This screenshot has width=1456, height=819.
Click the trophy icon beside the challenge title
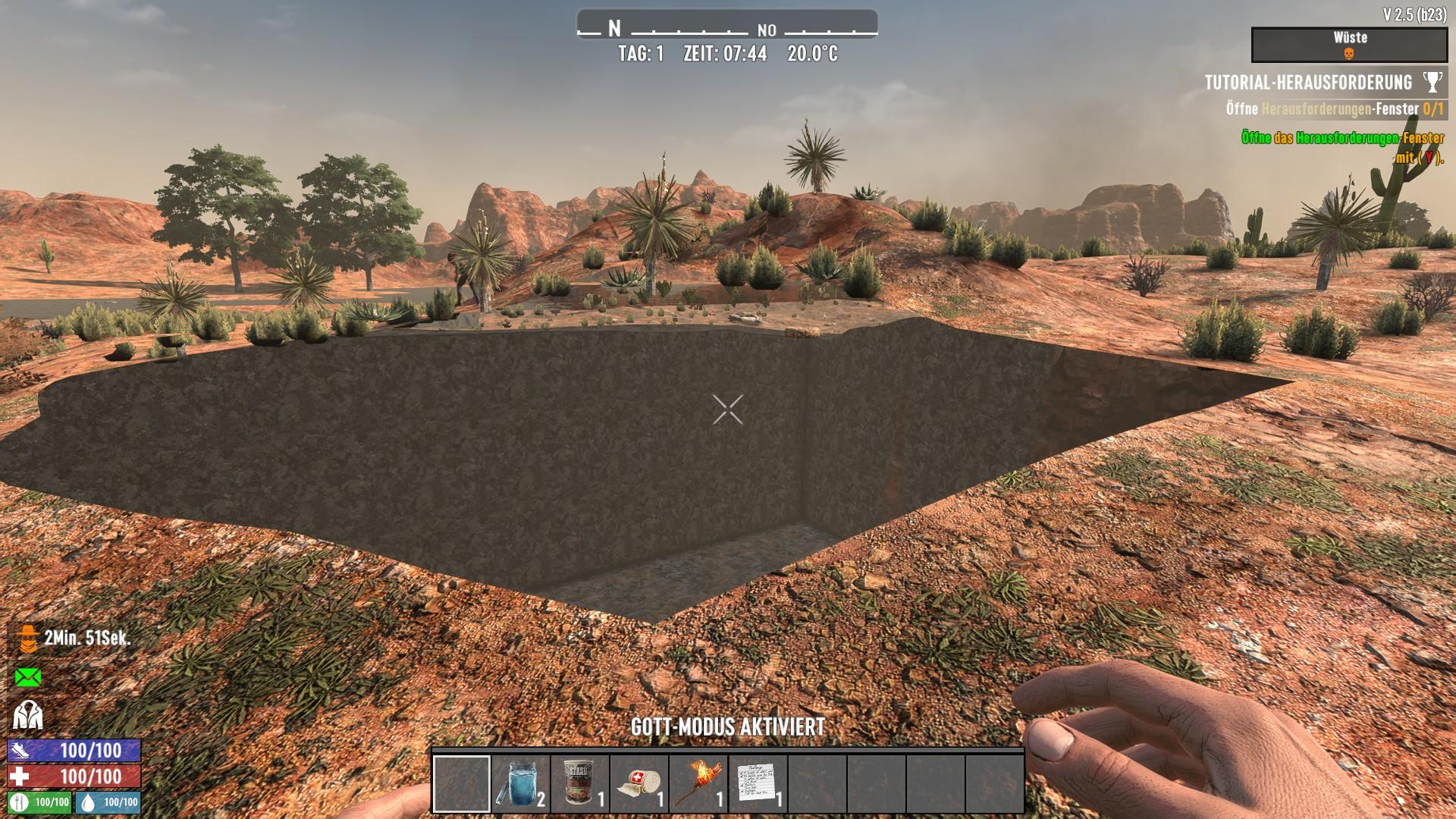(1432, 82)
